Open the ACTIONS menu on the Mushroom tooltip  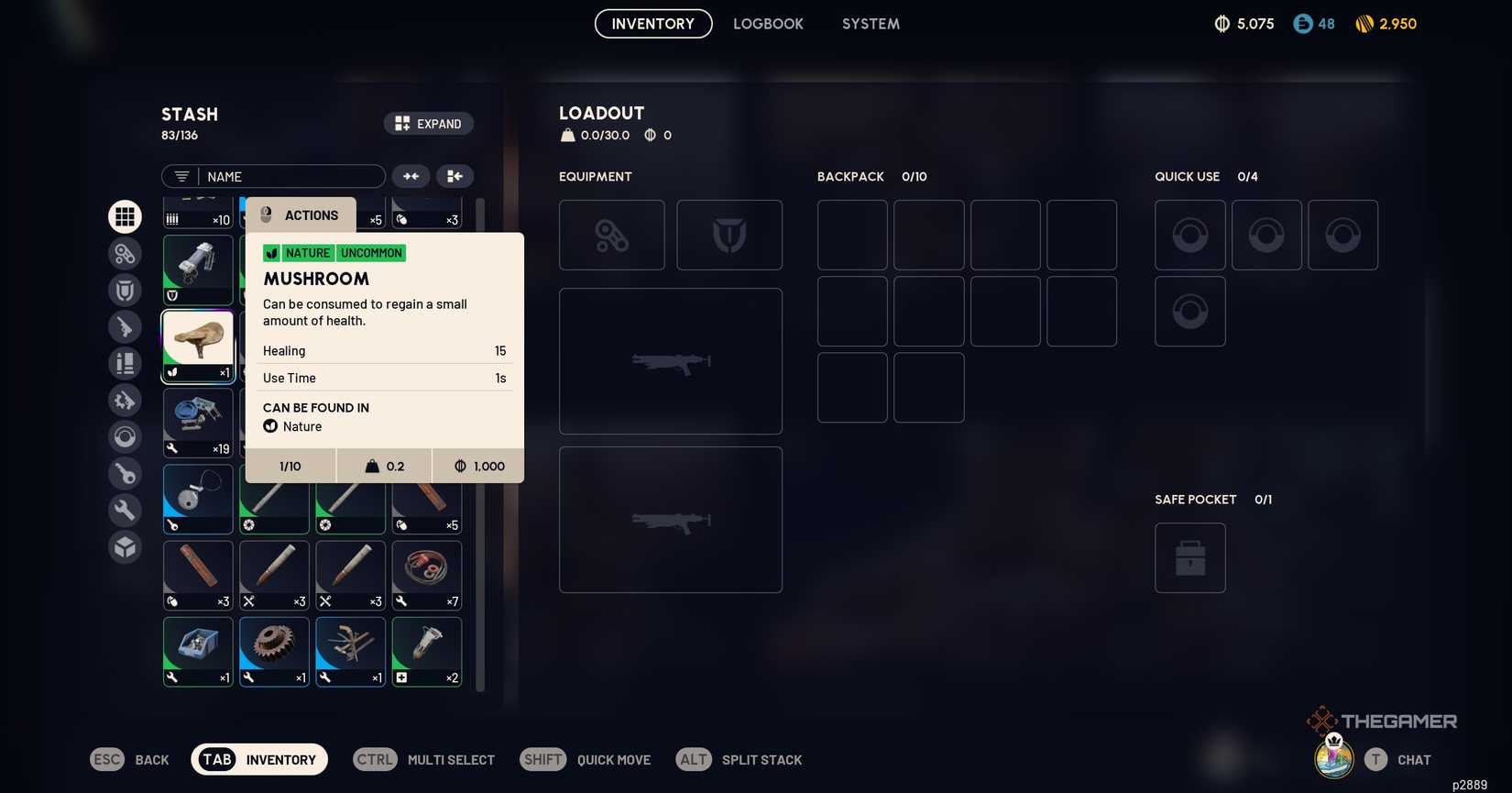tap(300, 215)
